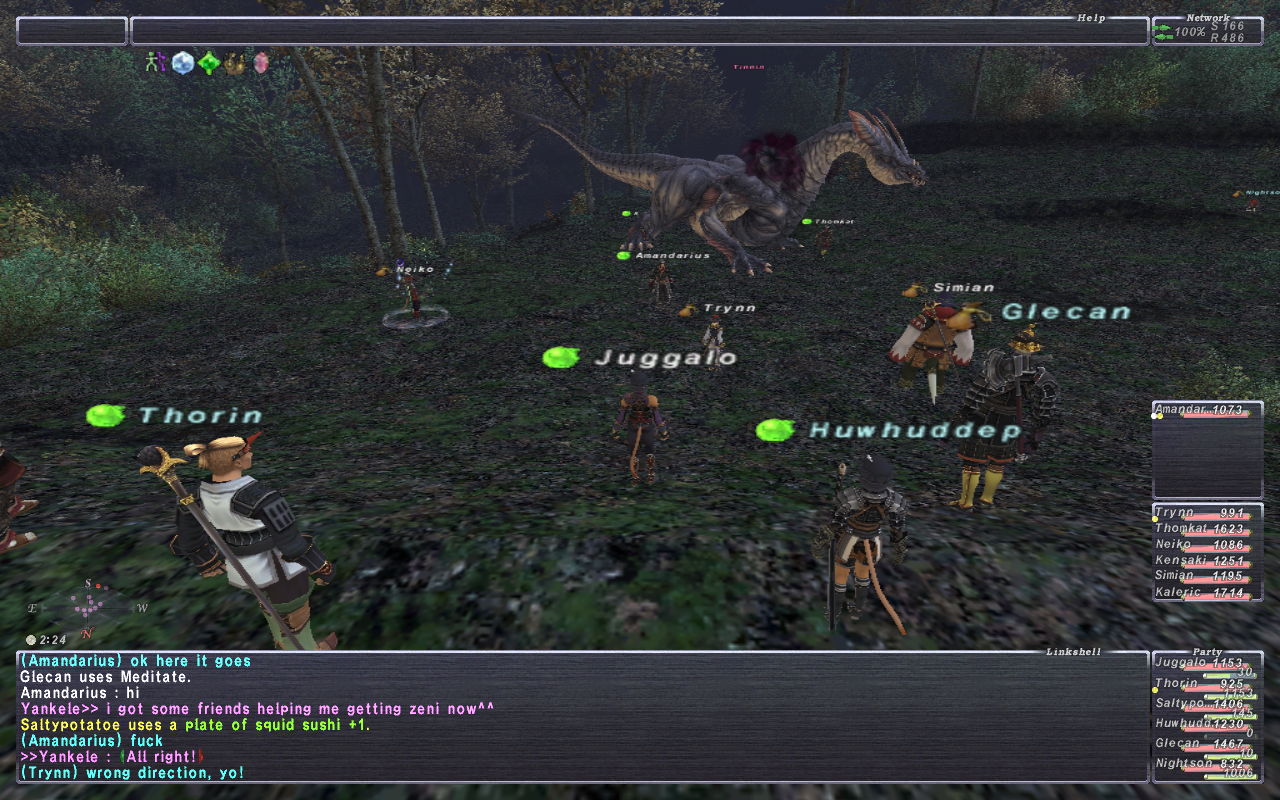Screen dimensions: 1280x800
Task: Click the pale blue crystal buff icon
Action: (x=182, y=63)
